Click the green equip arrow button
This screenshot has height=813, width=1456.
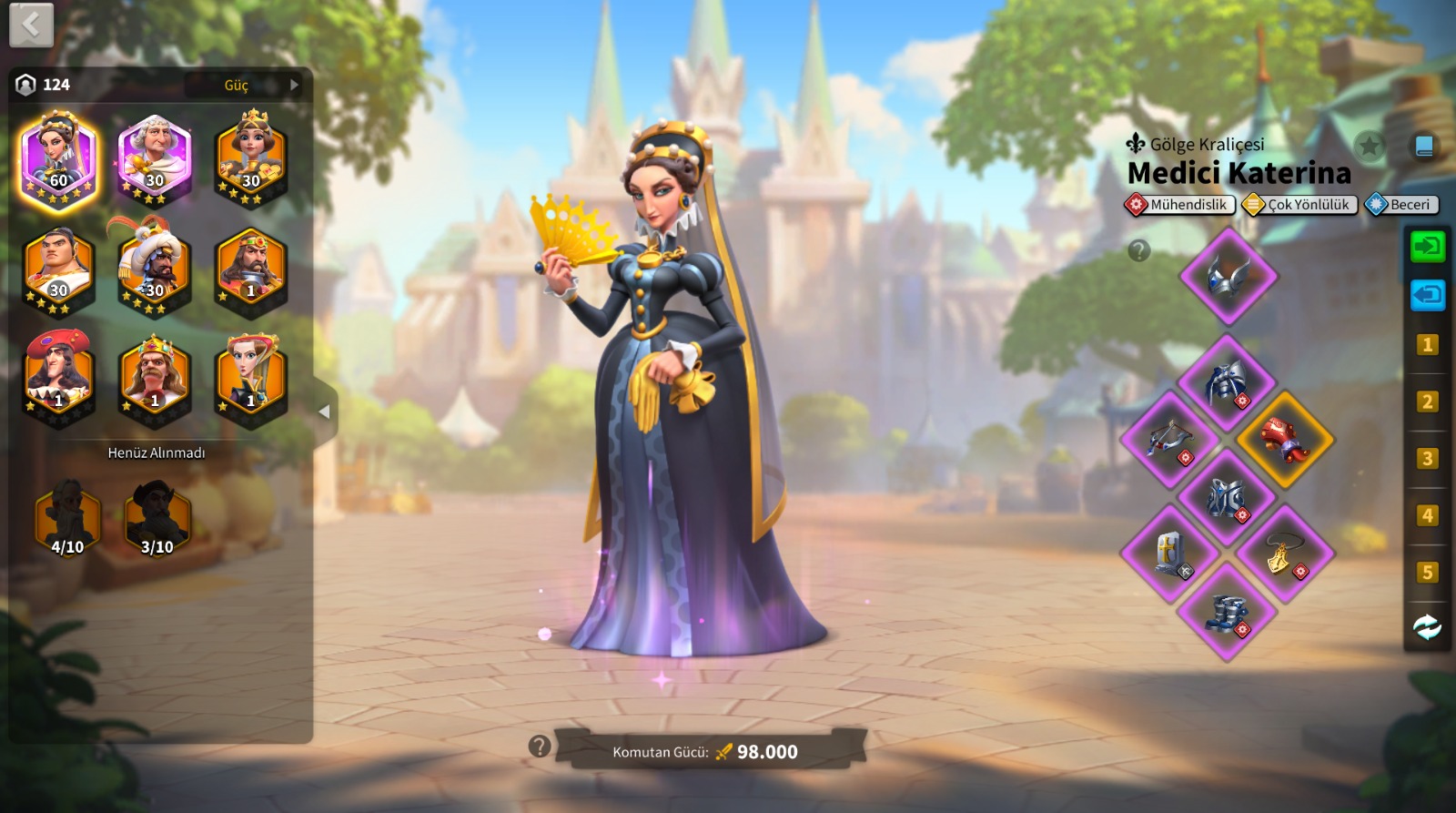(1427, 246)
